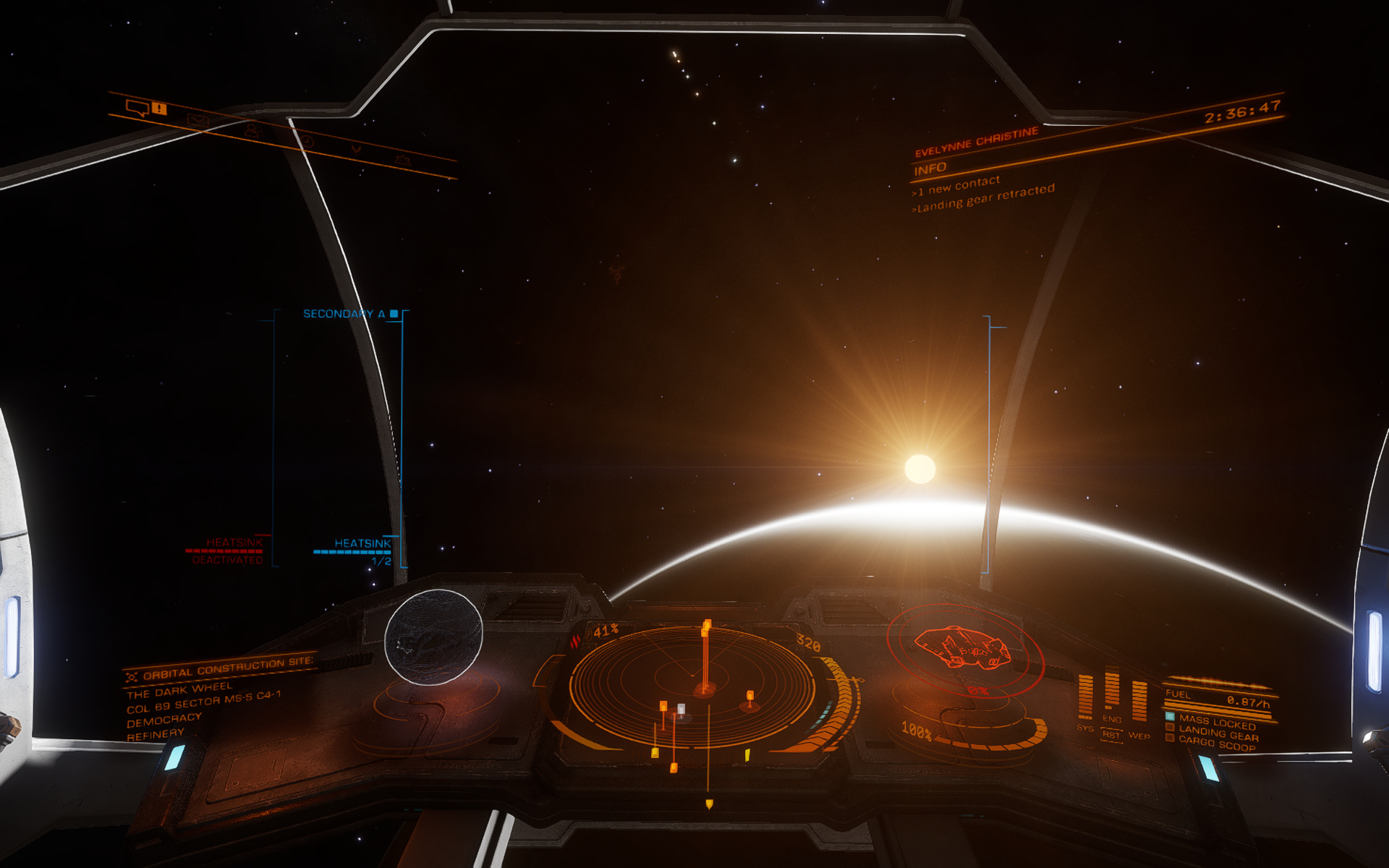Click the RST power reset indicator
The image size is (1389, 868).
tap(1111, 735)
